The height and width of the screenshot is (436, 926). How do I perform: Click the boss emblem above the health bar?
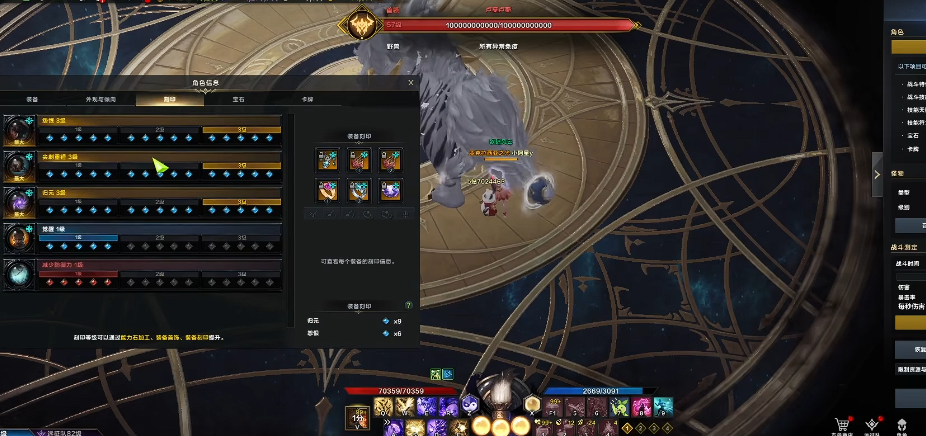click(357, 25)
